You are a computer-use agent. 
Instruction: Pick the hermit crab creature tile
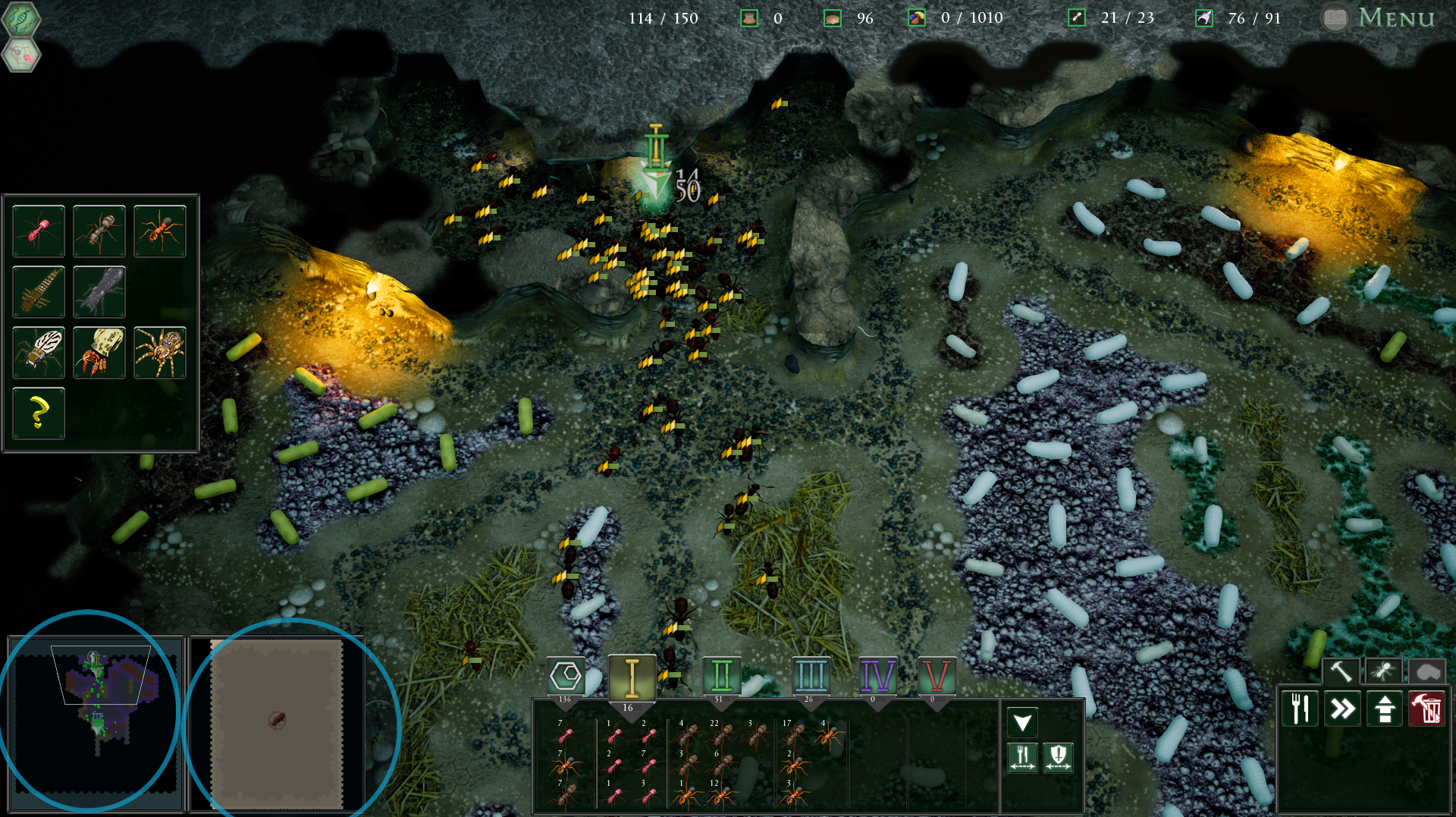pyautogui.click(x=99, y=352)
